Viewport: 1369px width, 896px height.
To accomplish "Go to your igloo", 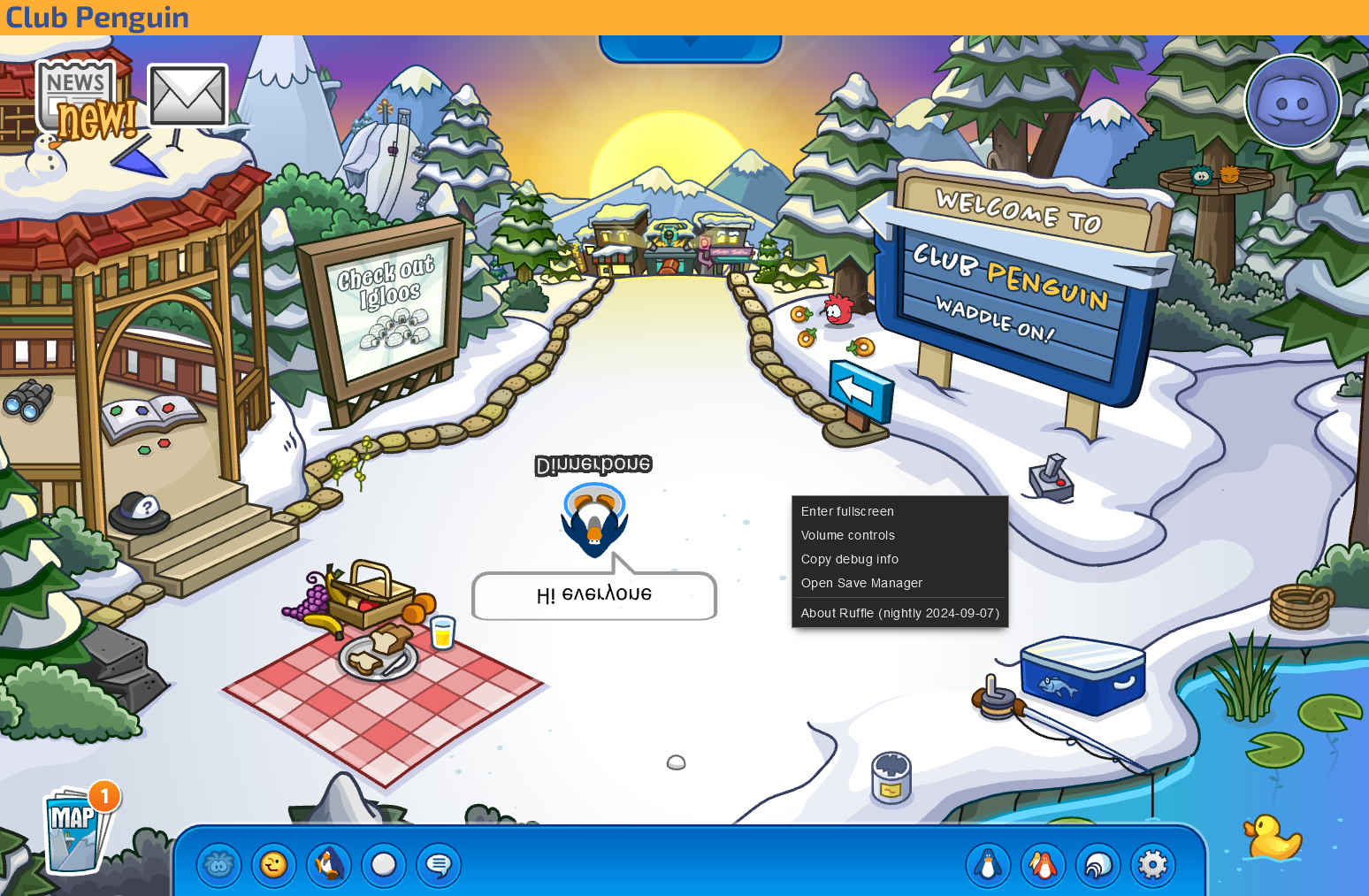I will [1098, 865].
